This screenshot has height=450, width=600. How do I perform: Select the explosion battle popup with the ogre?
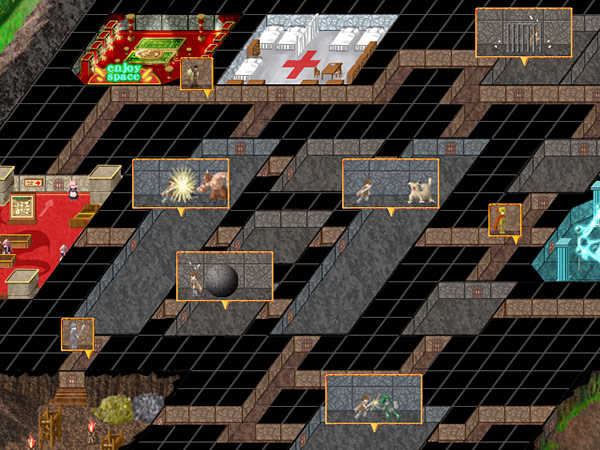coord(181,183)
